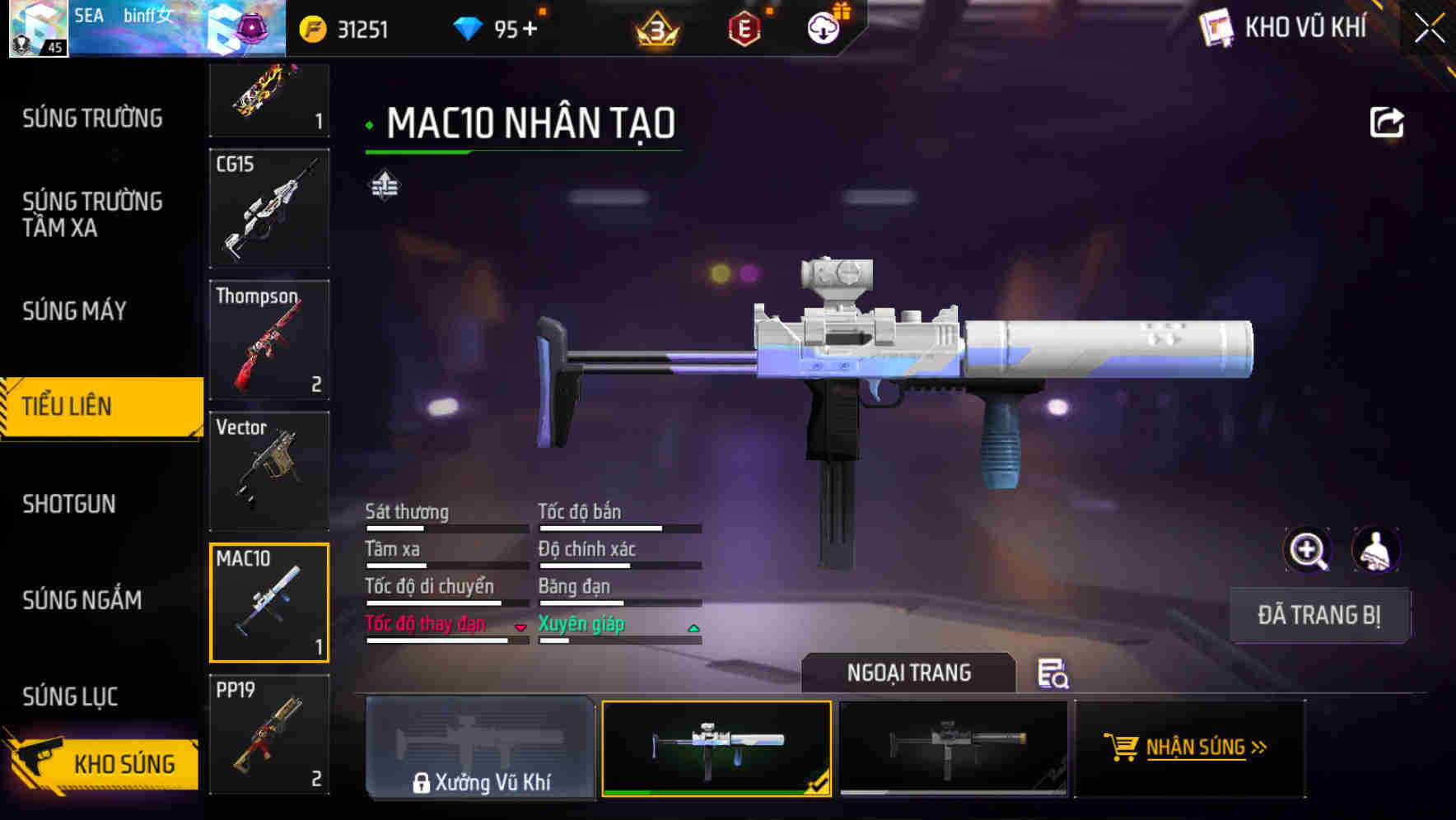Choose the SHOTGUN category

coord(69,504)
